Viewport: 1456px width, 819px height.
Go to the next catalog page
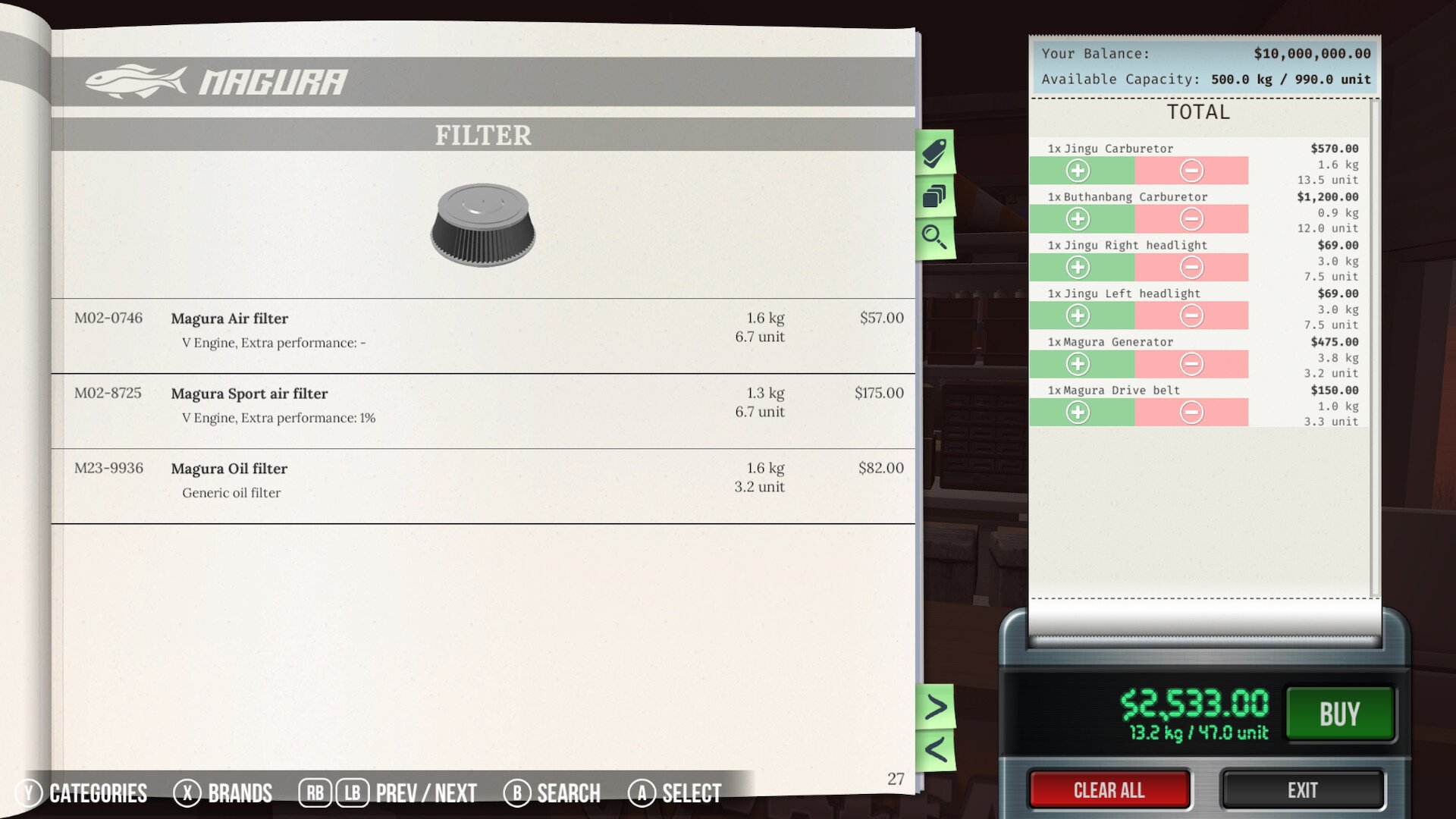936,708
